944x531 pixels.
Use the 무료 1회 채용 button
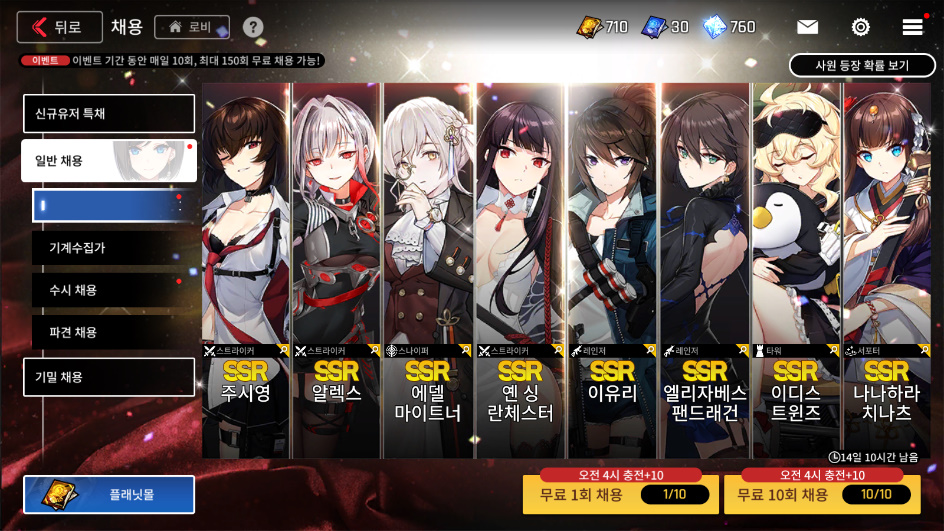pyautogui.click(x=621, y=495)
